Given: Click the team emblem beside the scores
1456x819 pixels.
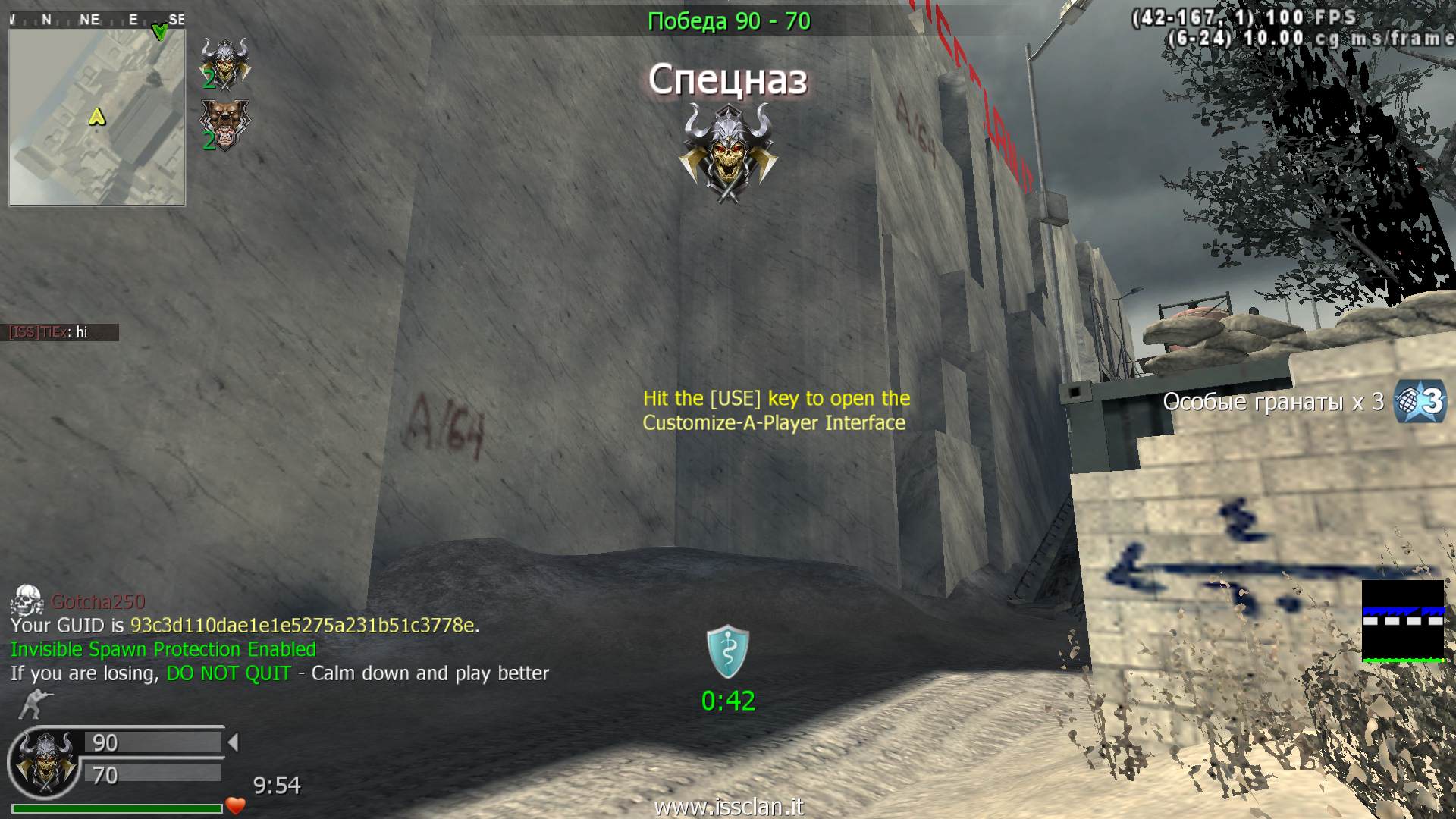Looking at the screenshot, I should click(x=44, y=761).
